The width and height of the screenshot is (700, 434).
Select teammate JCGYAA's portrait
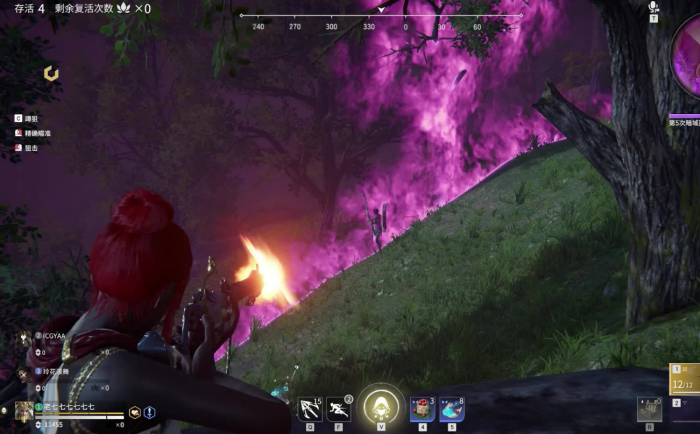pos(24,339)
